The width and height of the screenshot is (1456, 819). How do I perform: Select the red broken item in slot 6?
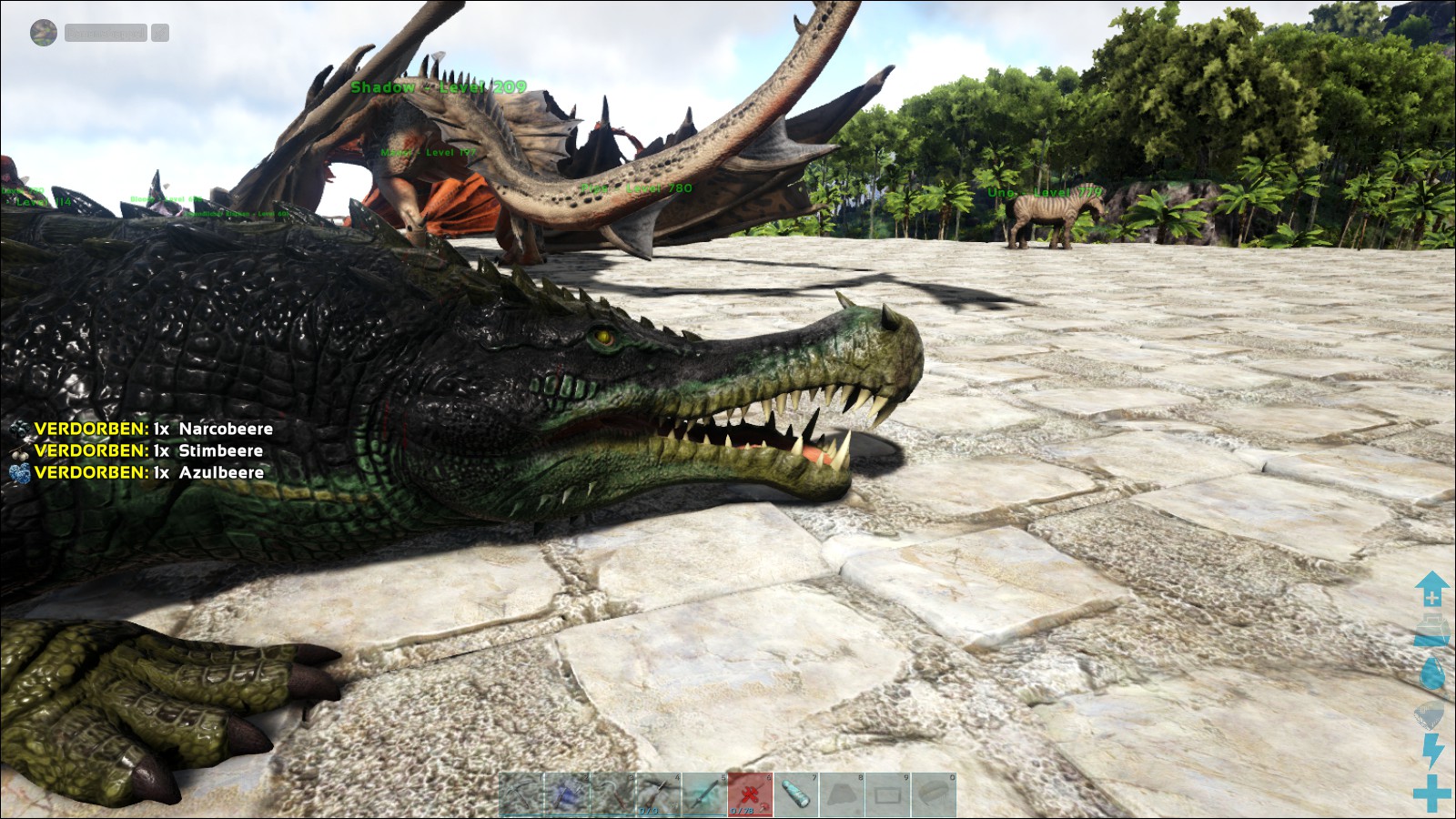click(x=750, y=794)
